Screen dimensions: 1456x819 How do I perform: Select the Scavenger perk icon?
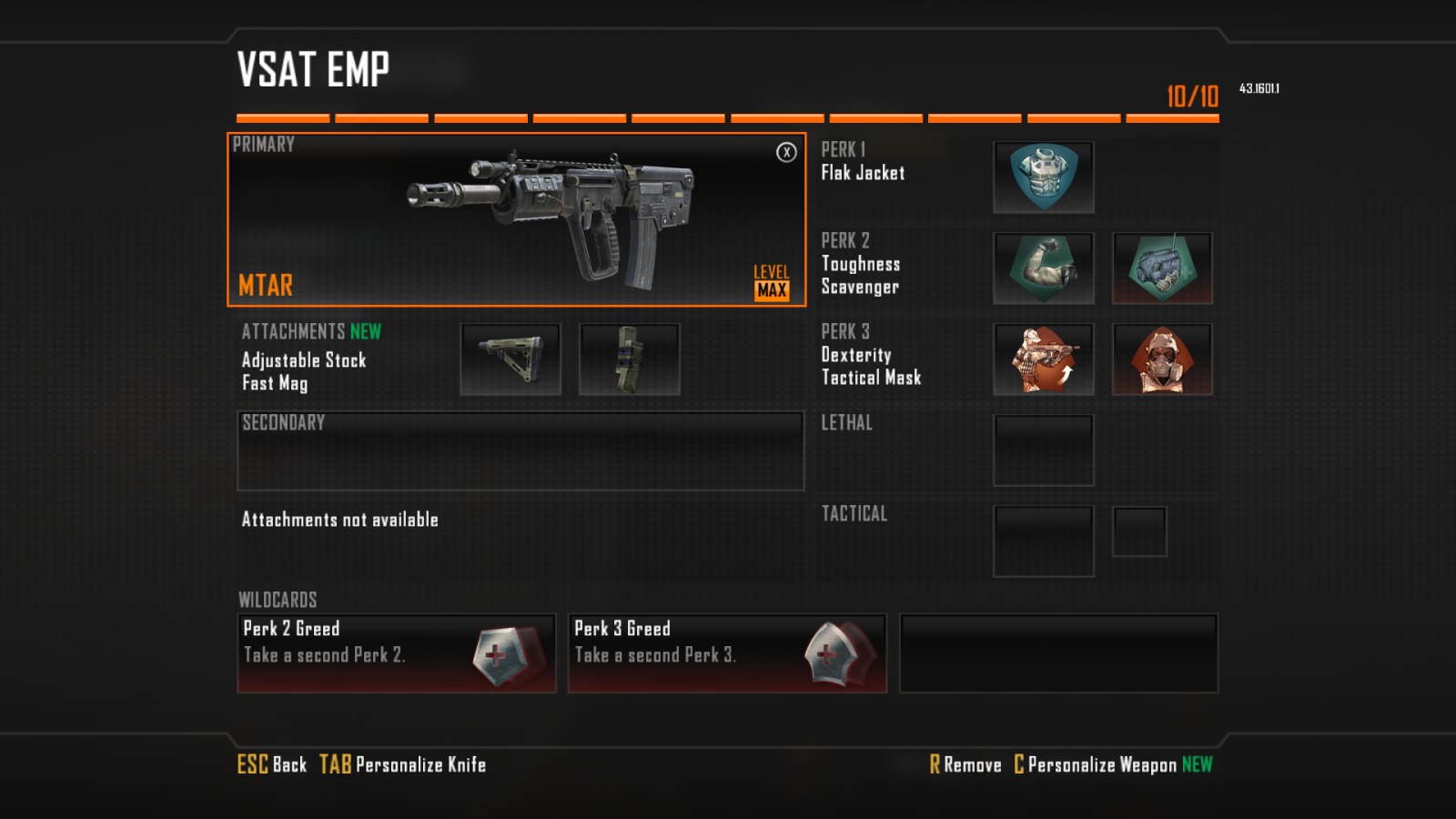pos(1162,268)
